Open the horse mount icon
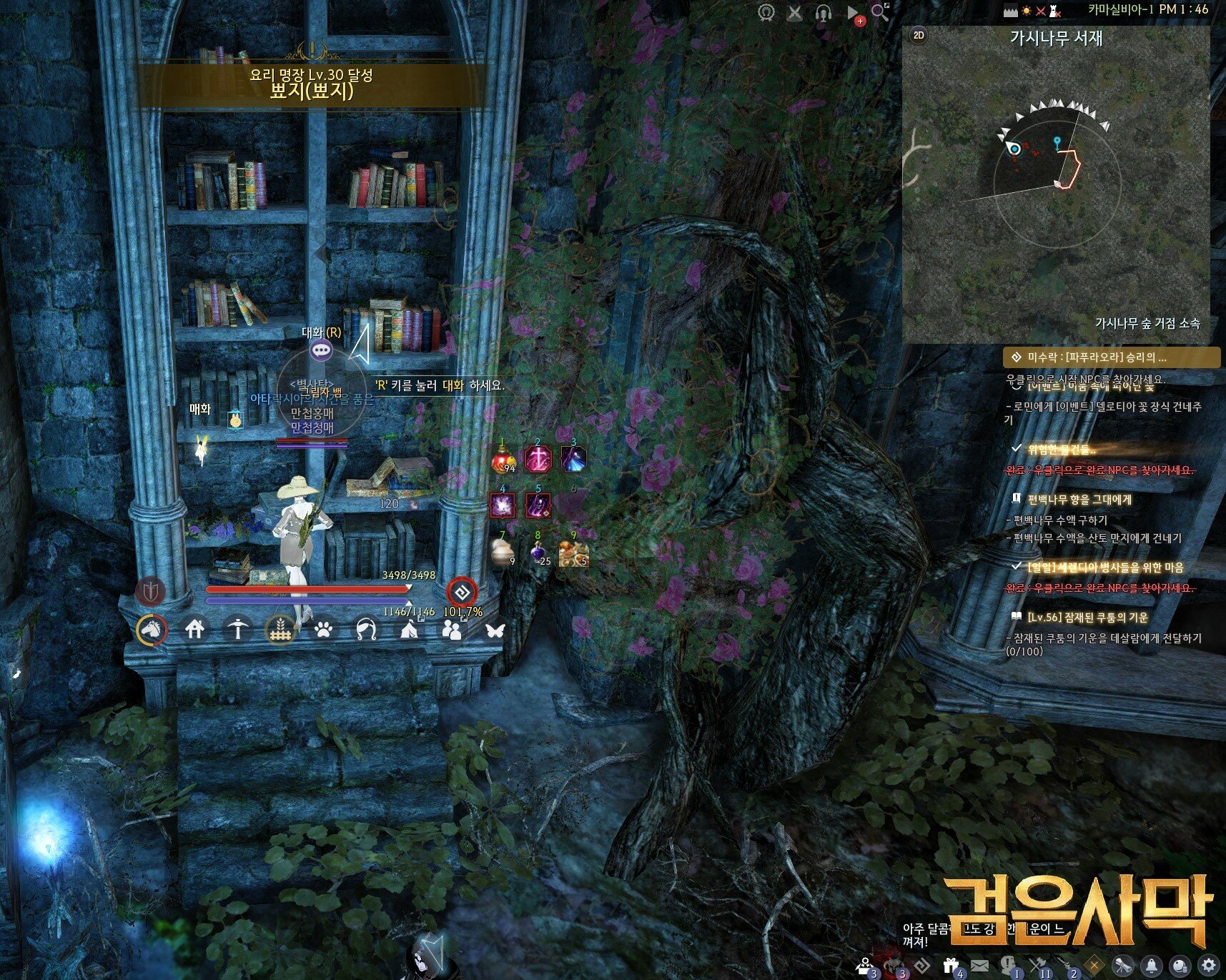The image size is (1226, 980). click(152, 630)
